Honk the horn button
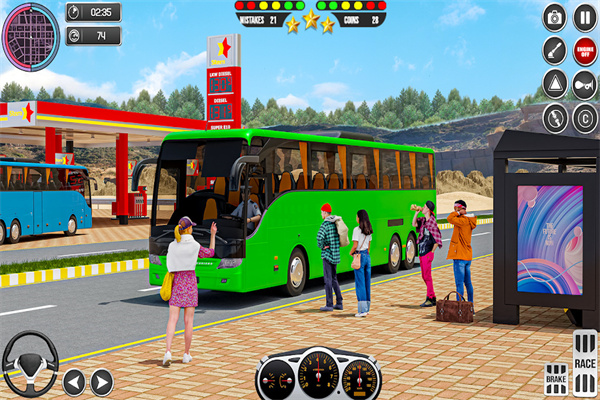The width and height of the screenshot is (600, 400). click(585, 83)
